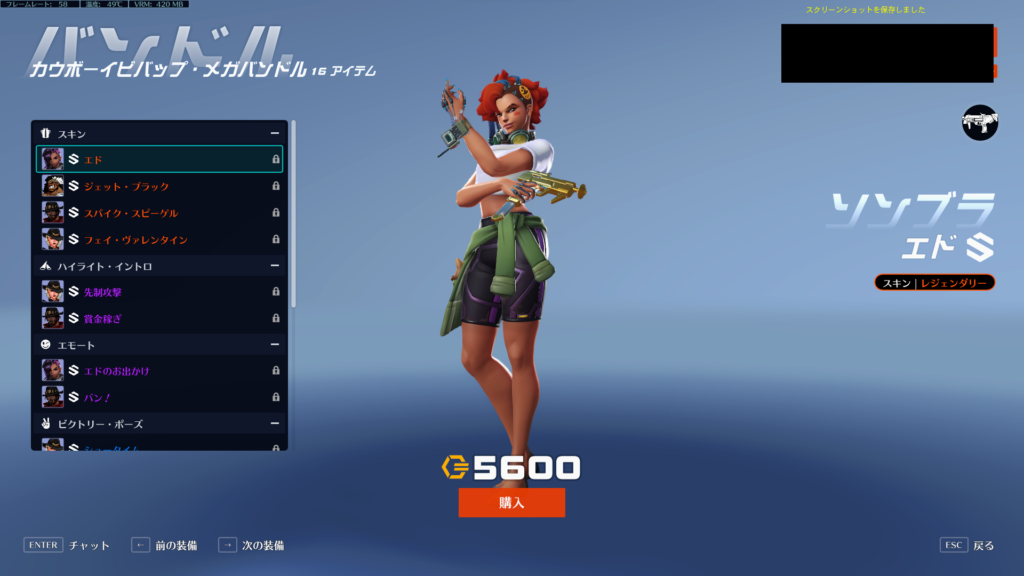The width and height of the screenshot is (1024, 576).
Task: Click the item list scrollbar
Action: (x=293, y=215)
